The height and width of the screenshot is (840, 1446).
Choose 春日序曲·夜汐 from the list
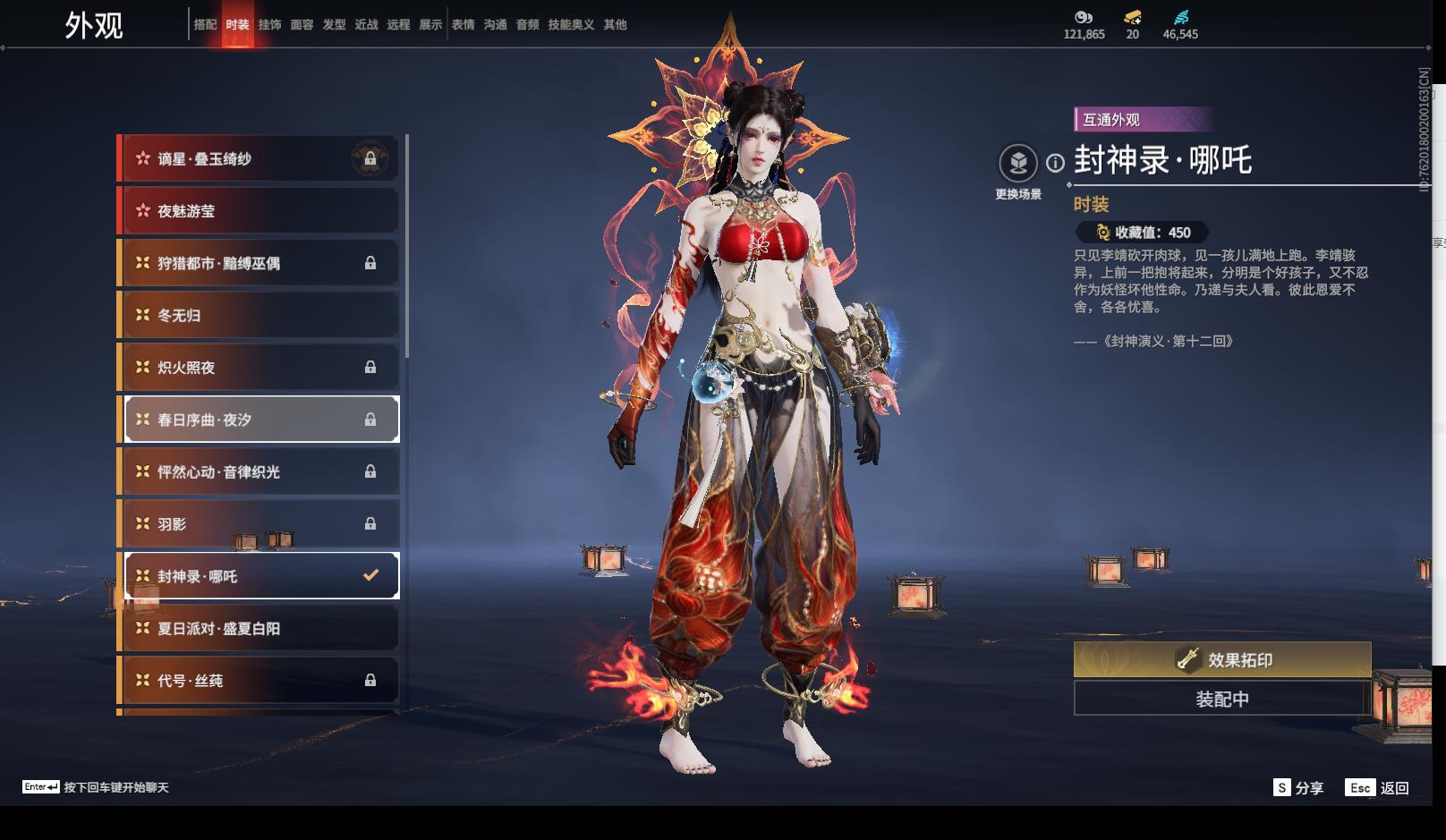[259, 420]
